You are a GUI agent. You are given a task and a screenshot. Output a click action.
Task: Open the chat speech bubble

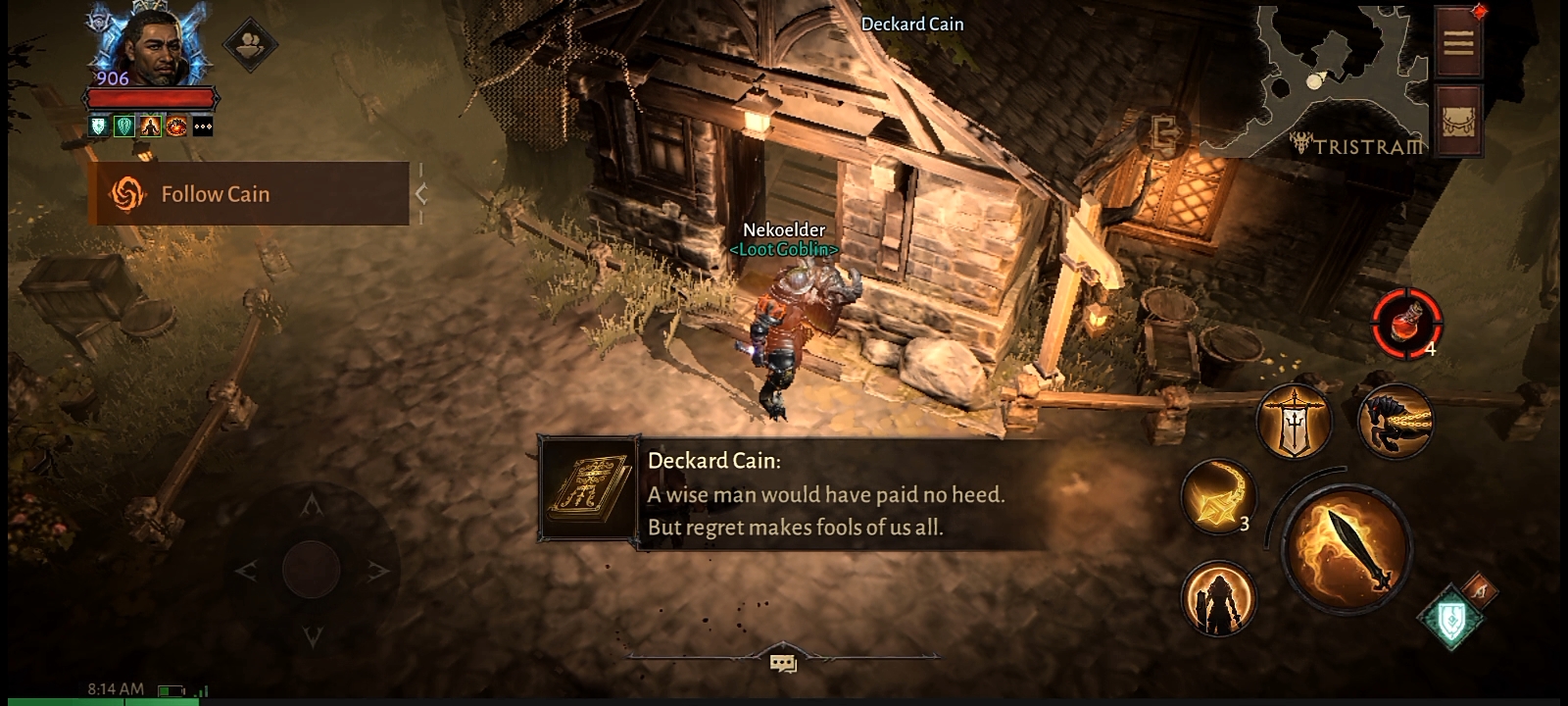(783, 664)
